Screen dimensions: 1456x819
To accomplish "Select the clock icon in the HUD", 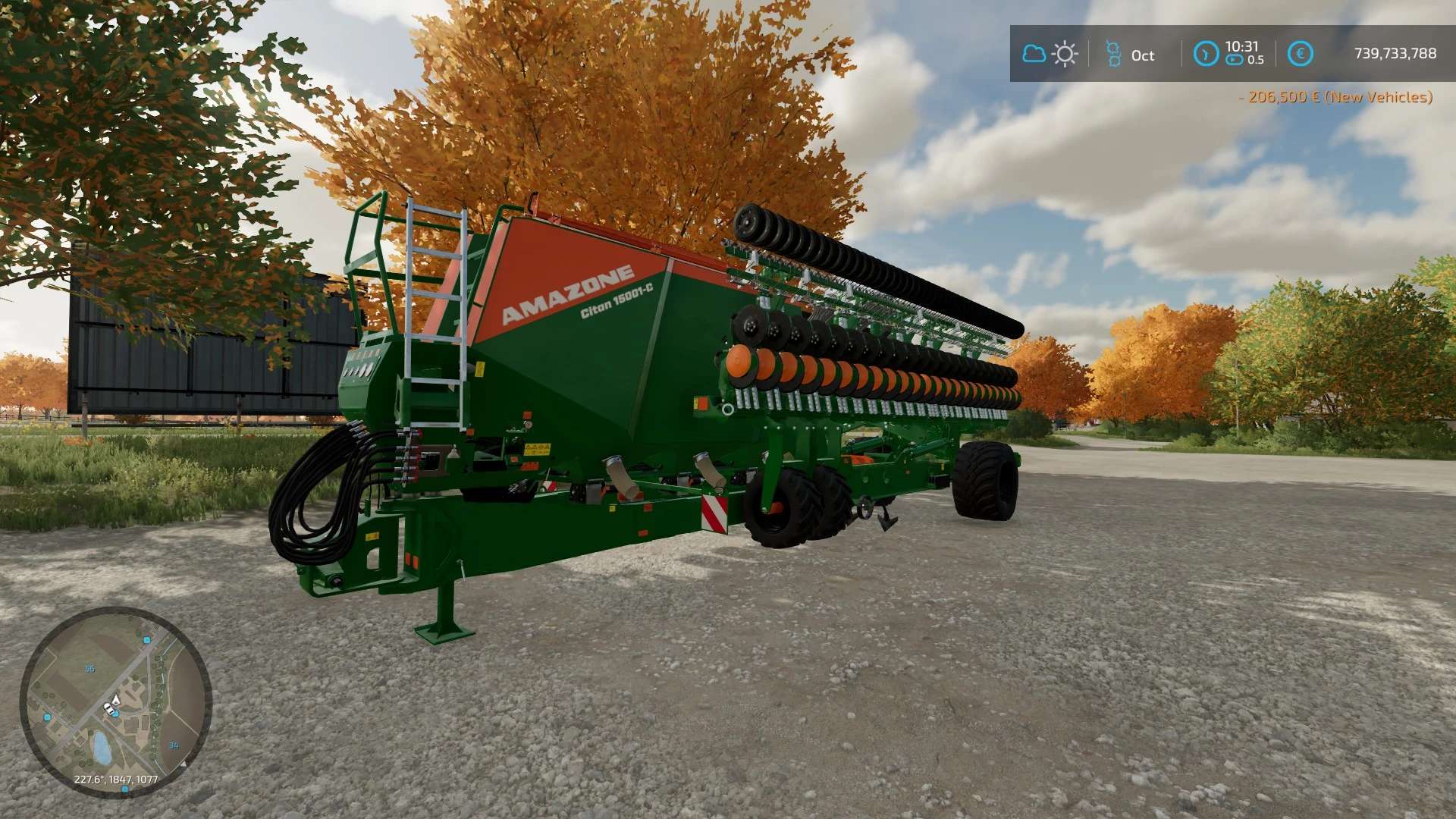I will click(x=1206, y=54).
